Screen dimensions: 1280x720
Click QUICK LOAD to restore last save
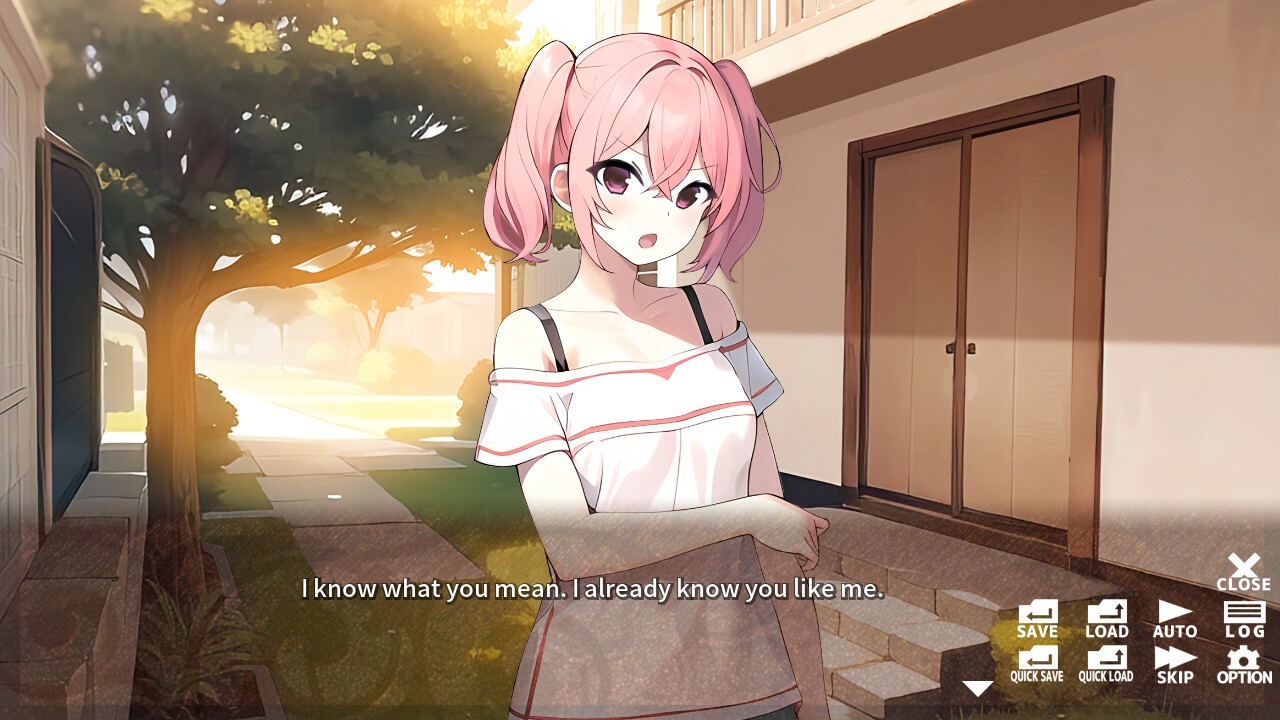tap(1106, 665)
